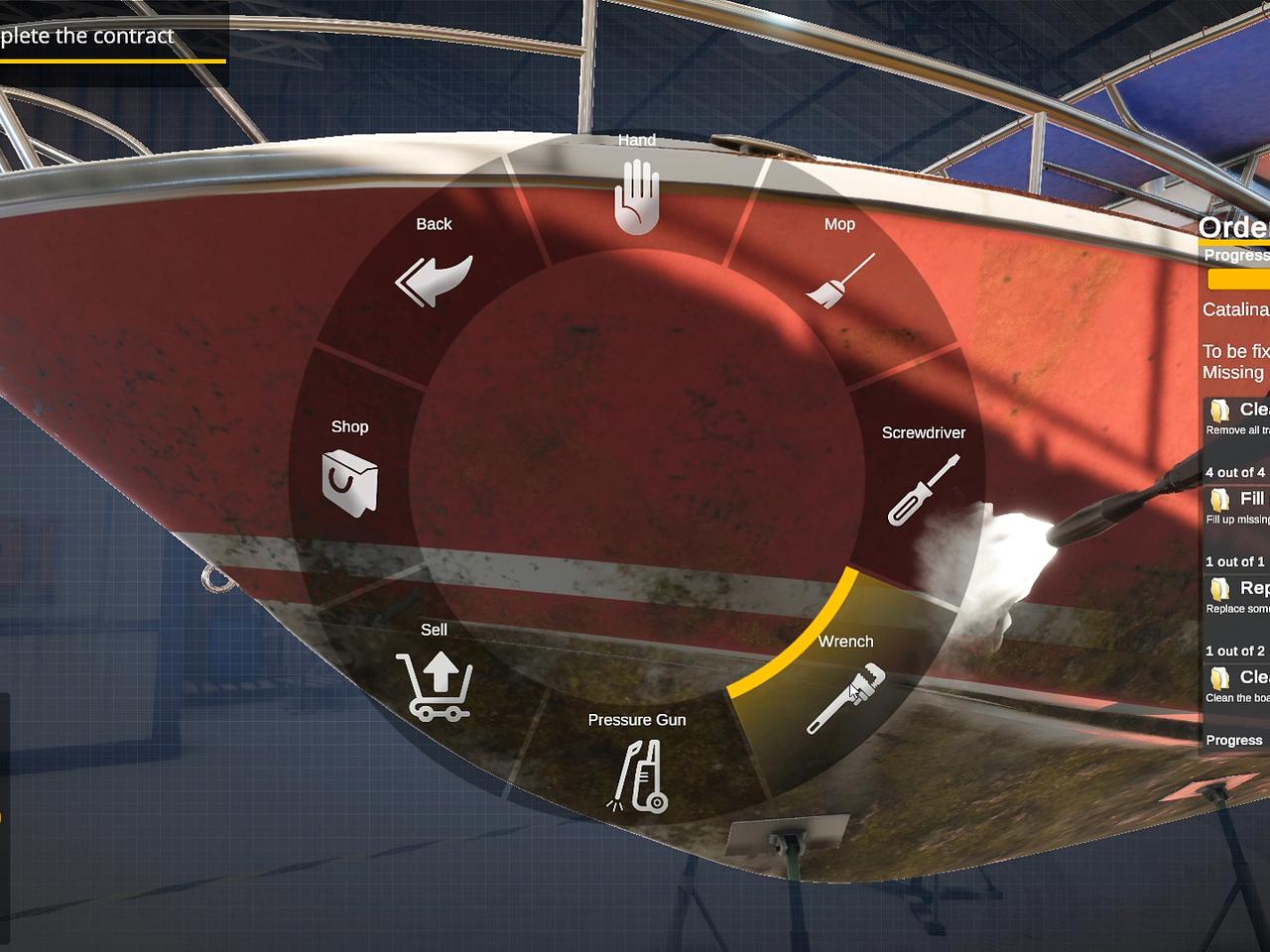Select the Fill up missing fluids task
1270x952 pixels.
coord(1221,499)
